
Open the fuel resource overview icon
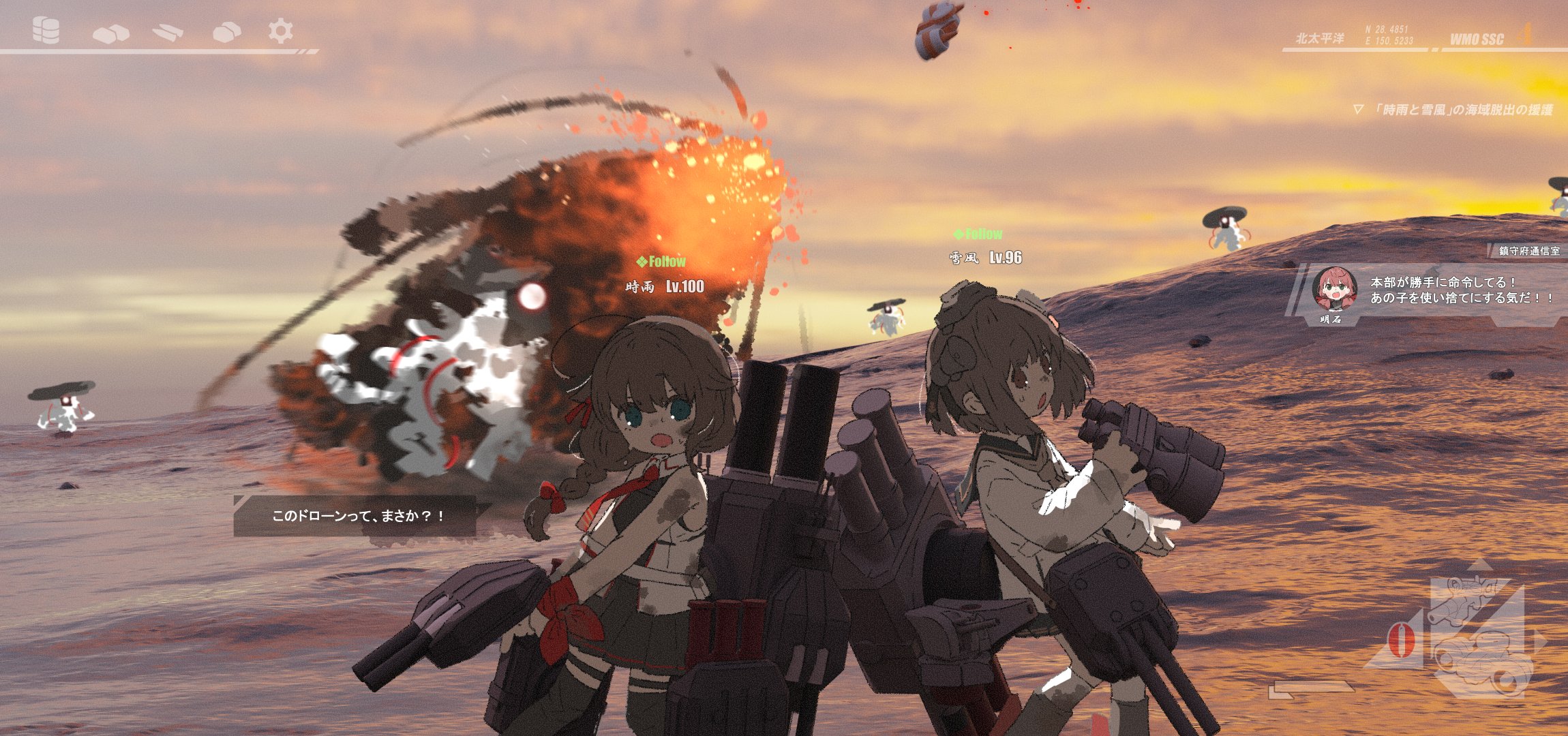pyautogui.click(x=45, y=31)
